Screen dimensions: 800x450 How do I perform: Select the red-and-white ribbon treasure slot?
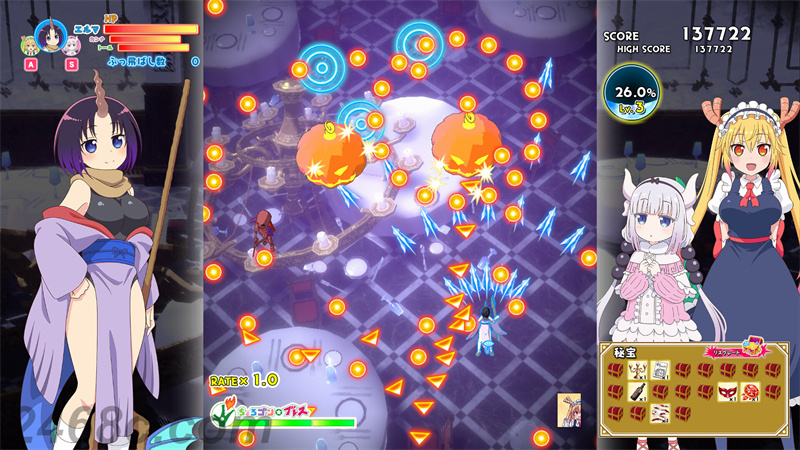[x=659, y=413]
